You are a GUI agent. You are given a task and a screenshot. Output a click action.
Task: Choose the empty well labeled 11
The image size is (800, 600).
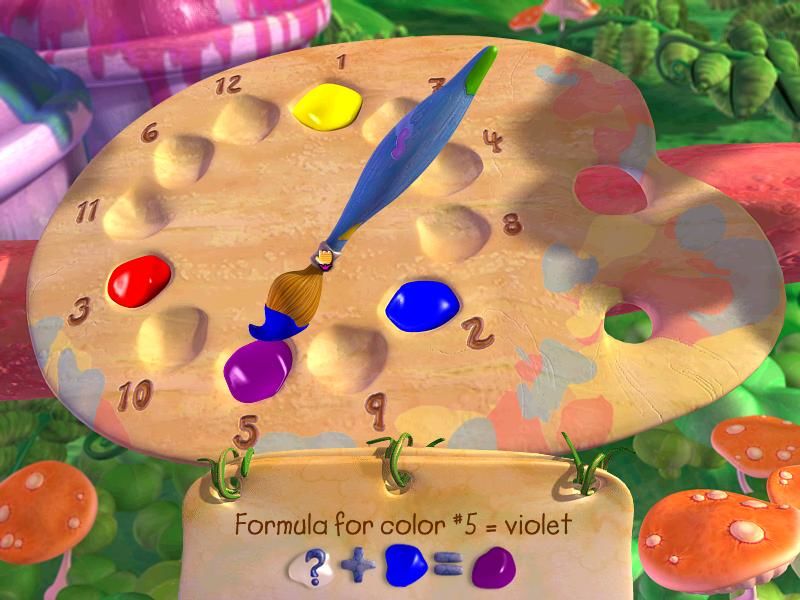point(135,213)
